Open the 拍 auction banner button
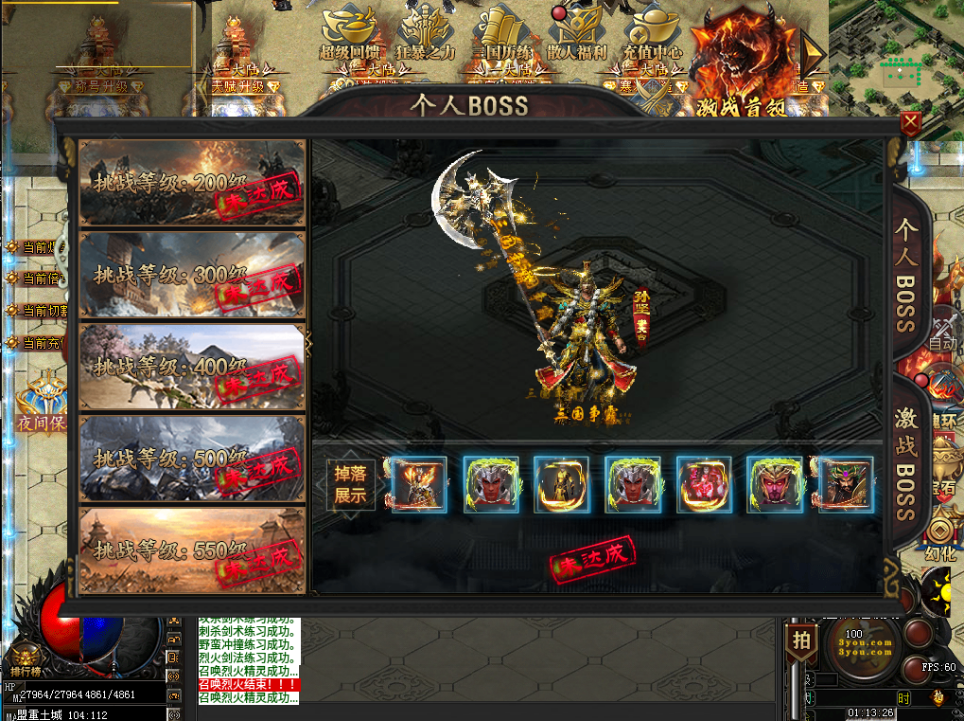The width and height of the screenshot is (964, 722). (800, 642)
